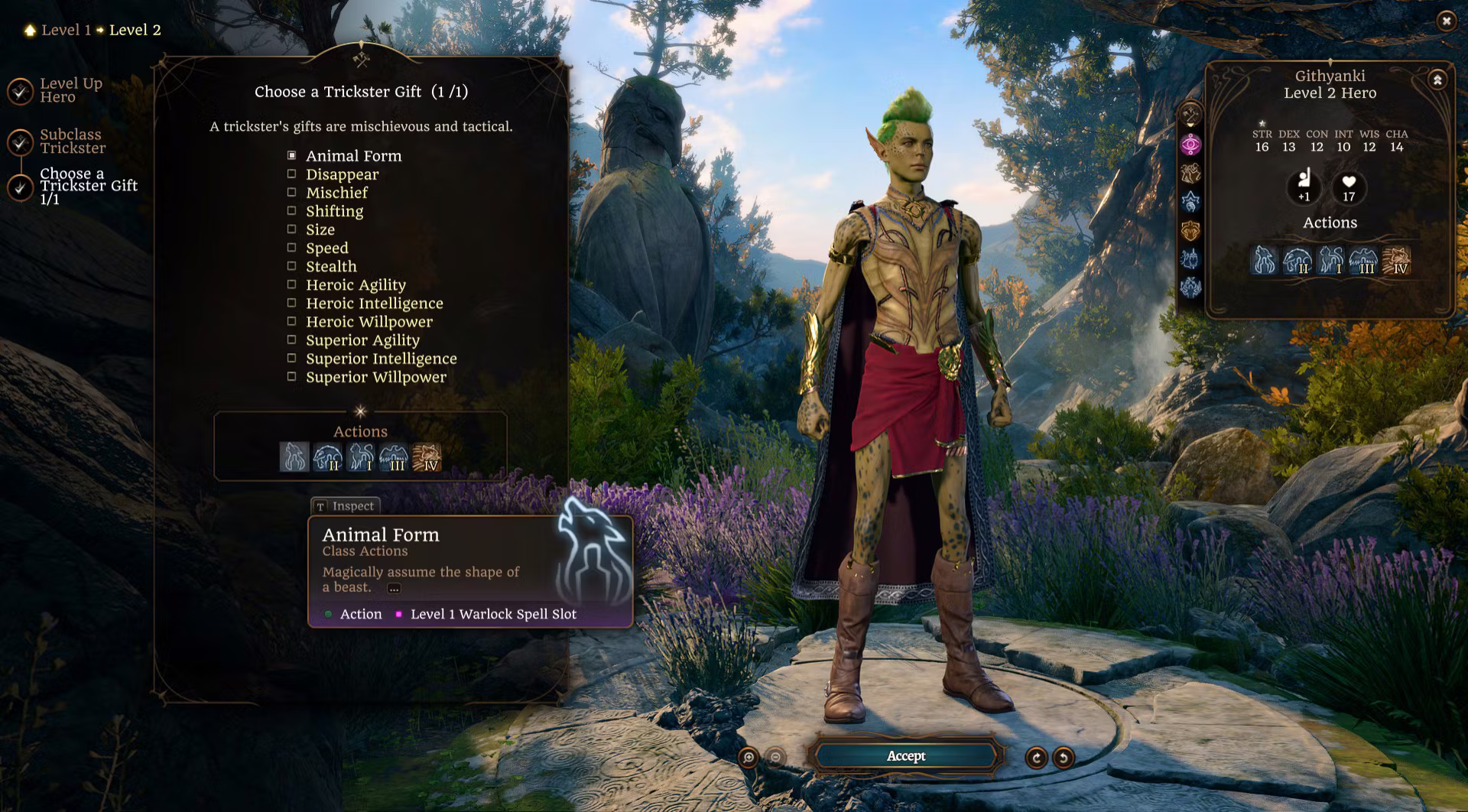
Task: Expand the Animal Form description ellipsis
Action: click(394, 588)
